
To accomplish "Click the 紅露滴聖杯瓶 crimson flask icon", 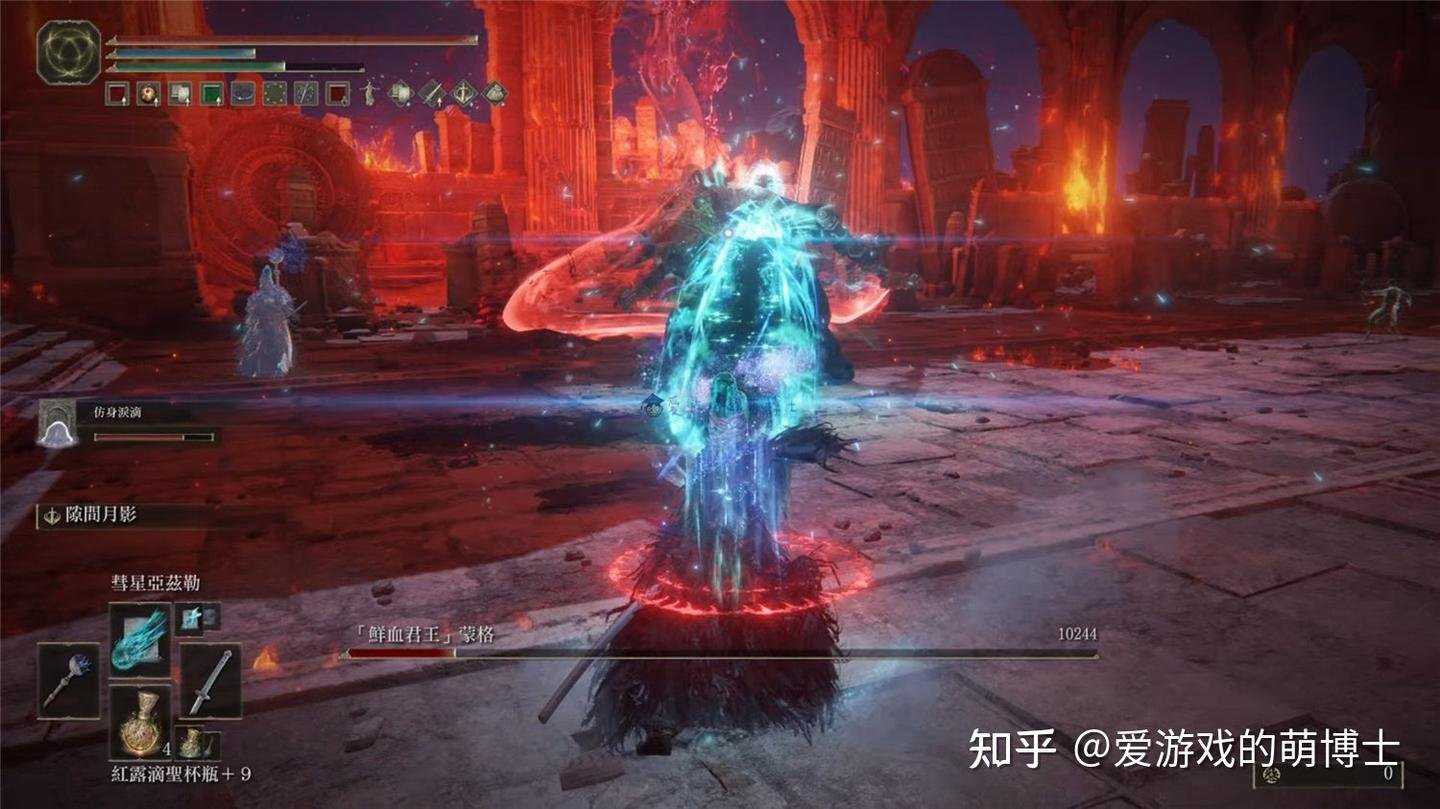I will (142, 725).
